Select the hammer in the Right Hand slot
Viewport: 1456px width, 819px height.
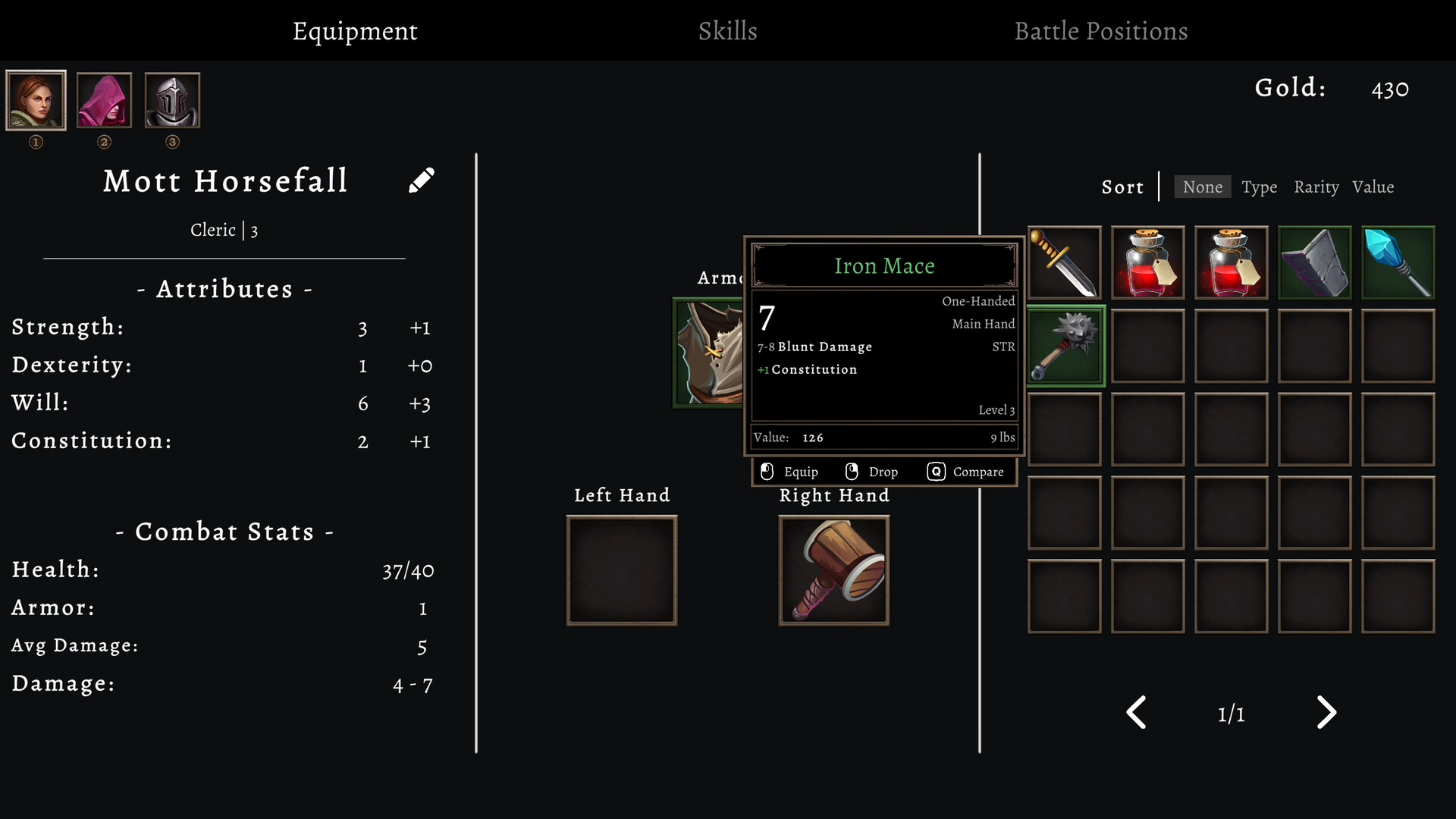click(x=833, y=569)
